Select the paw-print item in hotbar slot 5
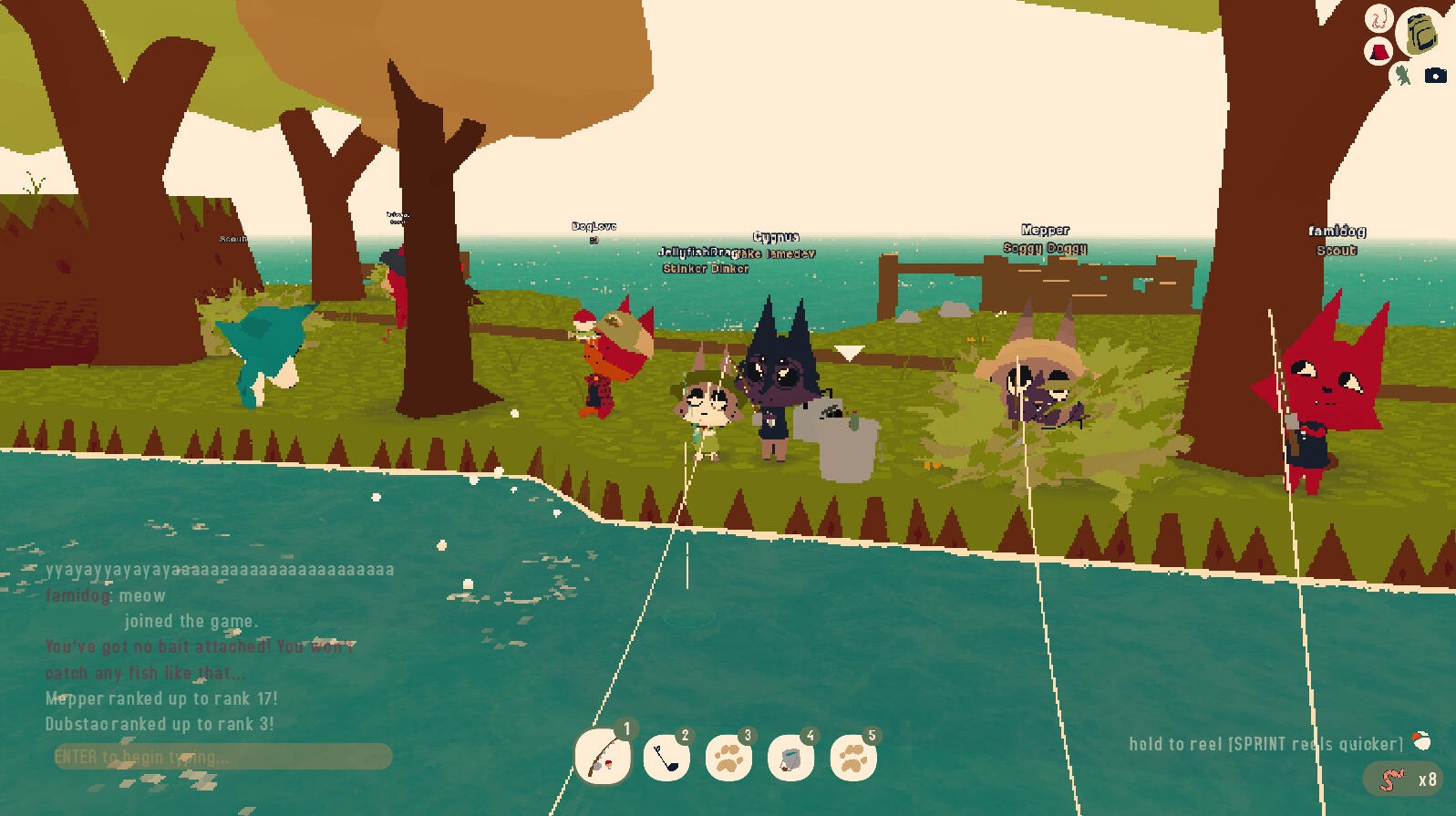Image resolution: width=1456 pixels, height=816 pixels. click(x=854, y=756)
